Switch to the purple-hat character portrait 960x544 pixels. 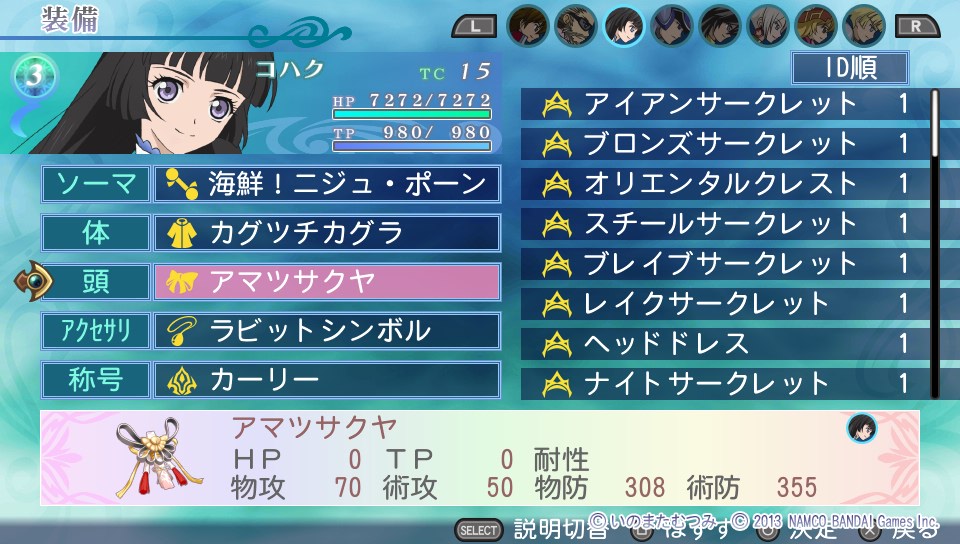pyautogui.click(x=672, y=25)
